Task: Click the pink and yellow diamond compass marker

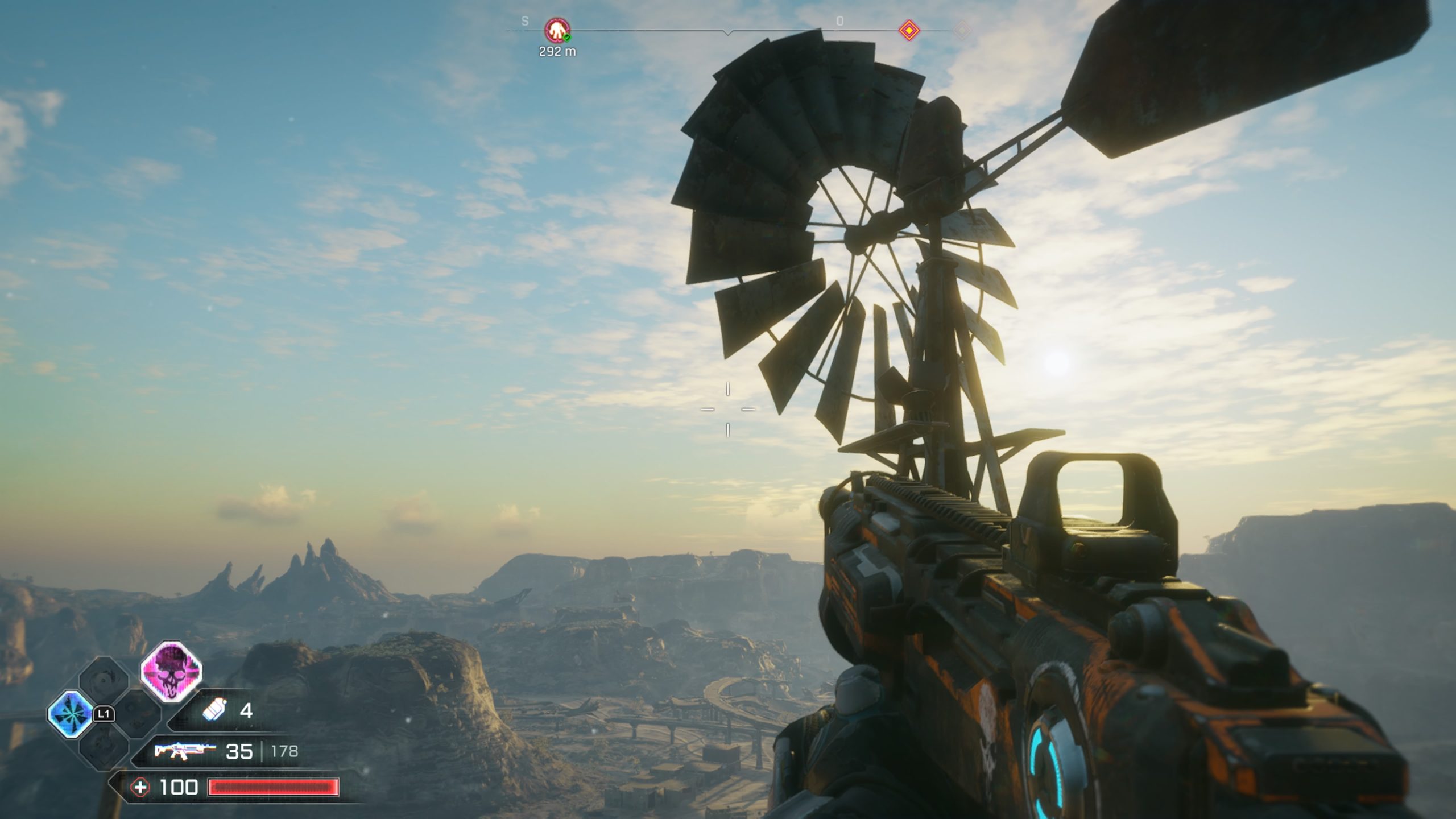Action: pyautogui.click(x=909, y=30)
